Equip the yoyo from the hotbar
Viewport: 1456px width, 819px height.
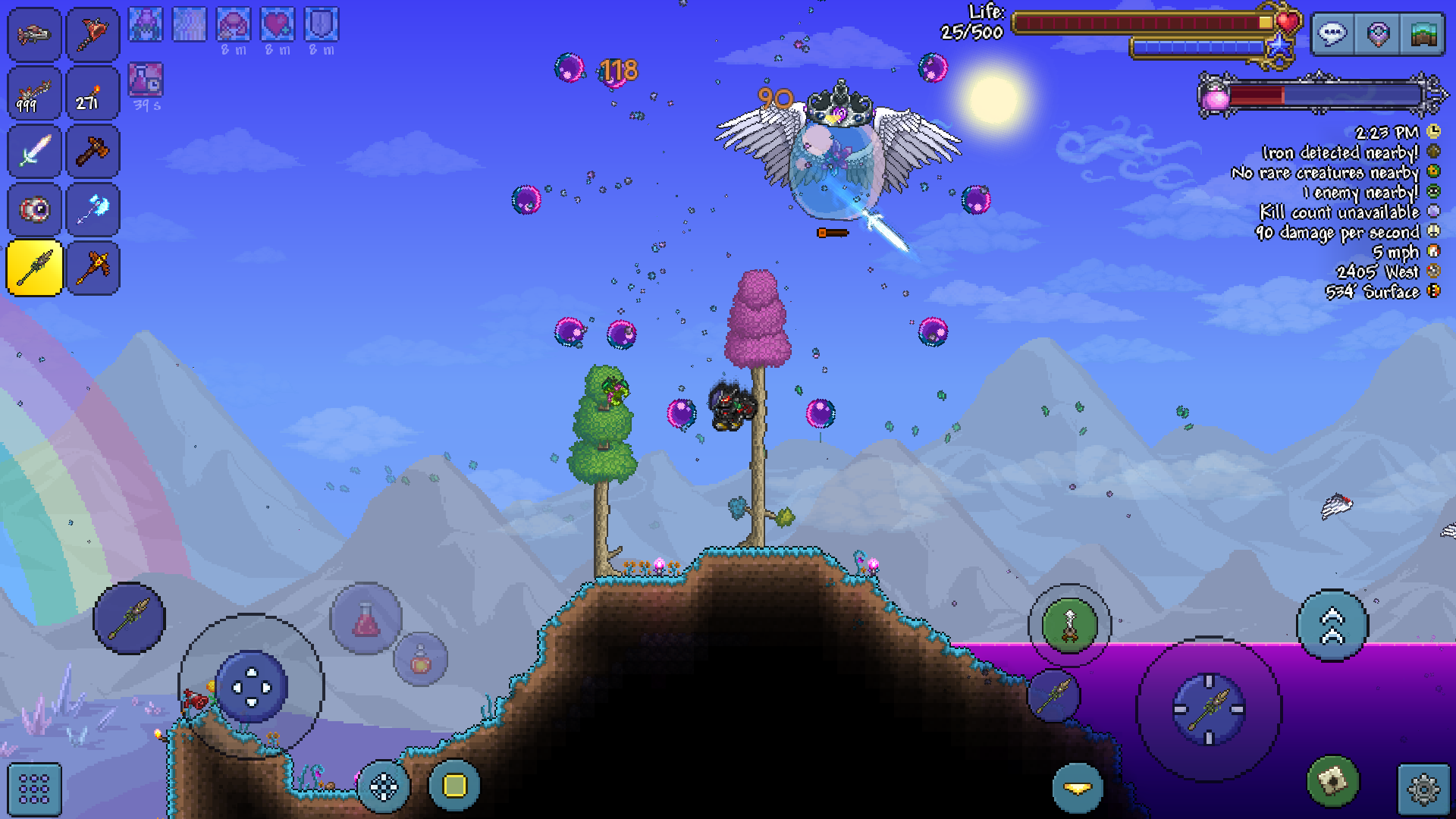33,210
